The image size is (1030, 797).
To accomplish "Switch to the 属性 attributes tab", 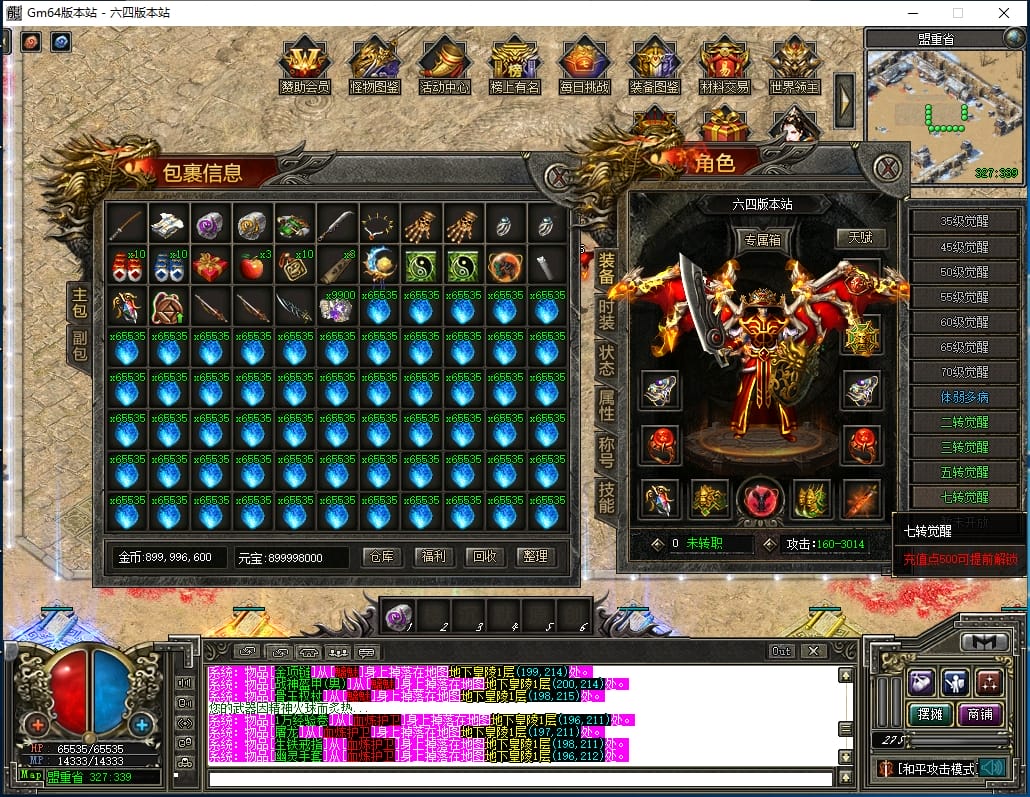I will [606, 405].
